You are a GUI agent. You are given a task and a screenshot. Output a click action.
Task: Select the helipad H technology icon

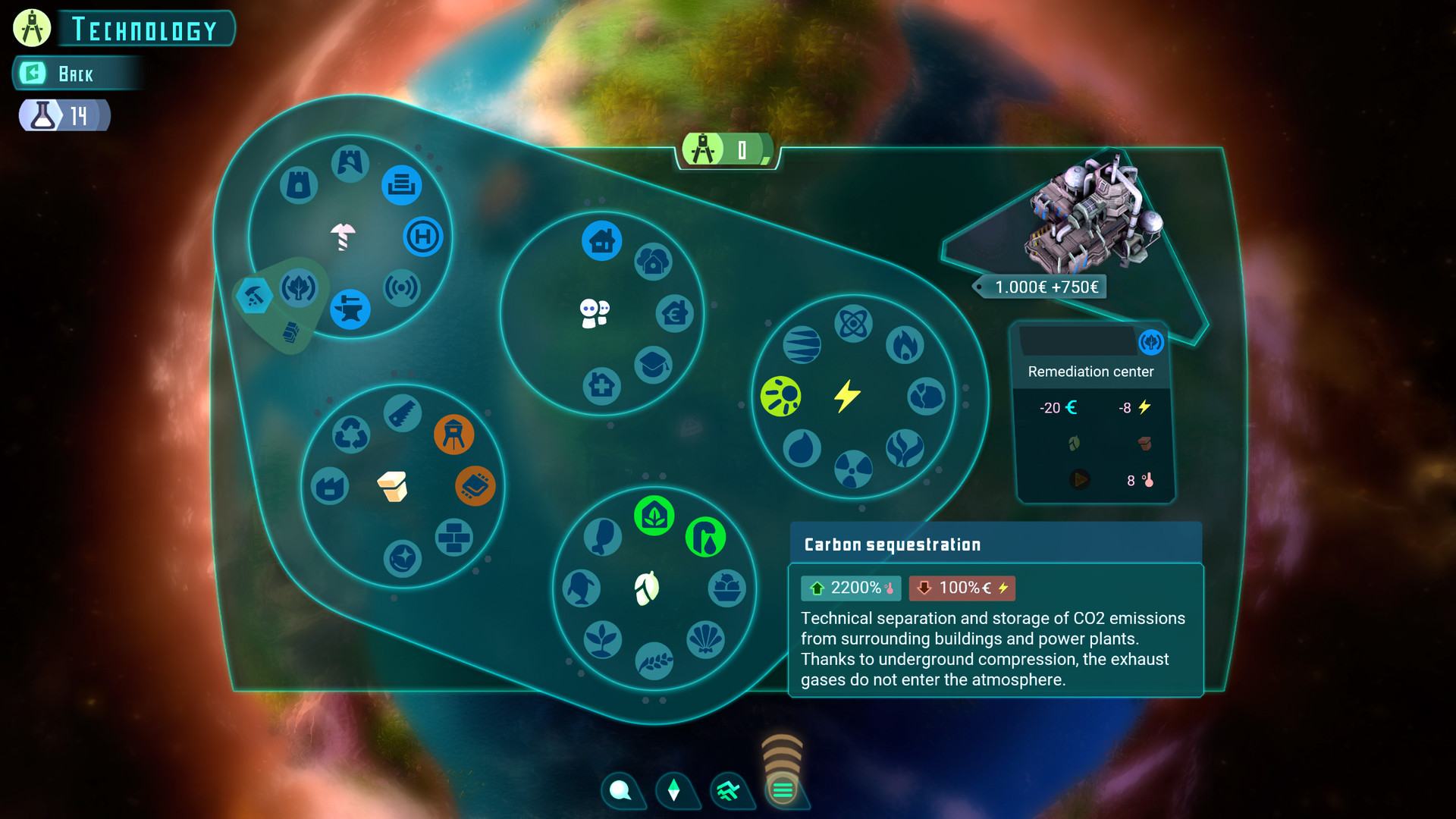422,237
